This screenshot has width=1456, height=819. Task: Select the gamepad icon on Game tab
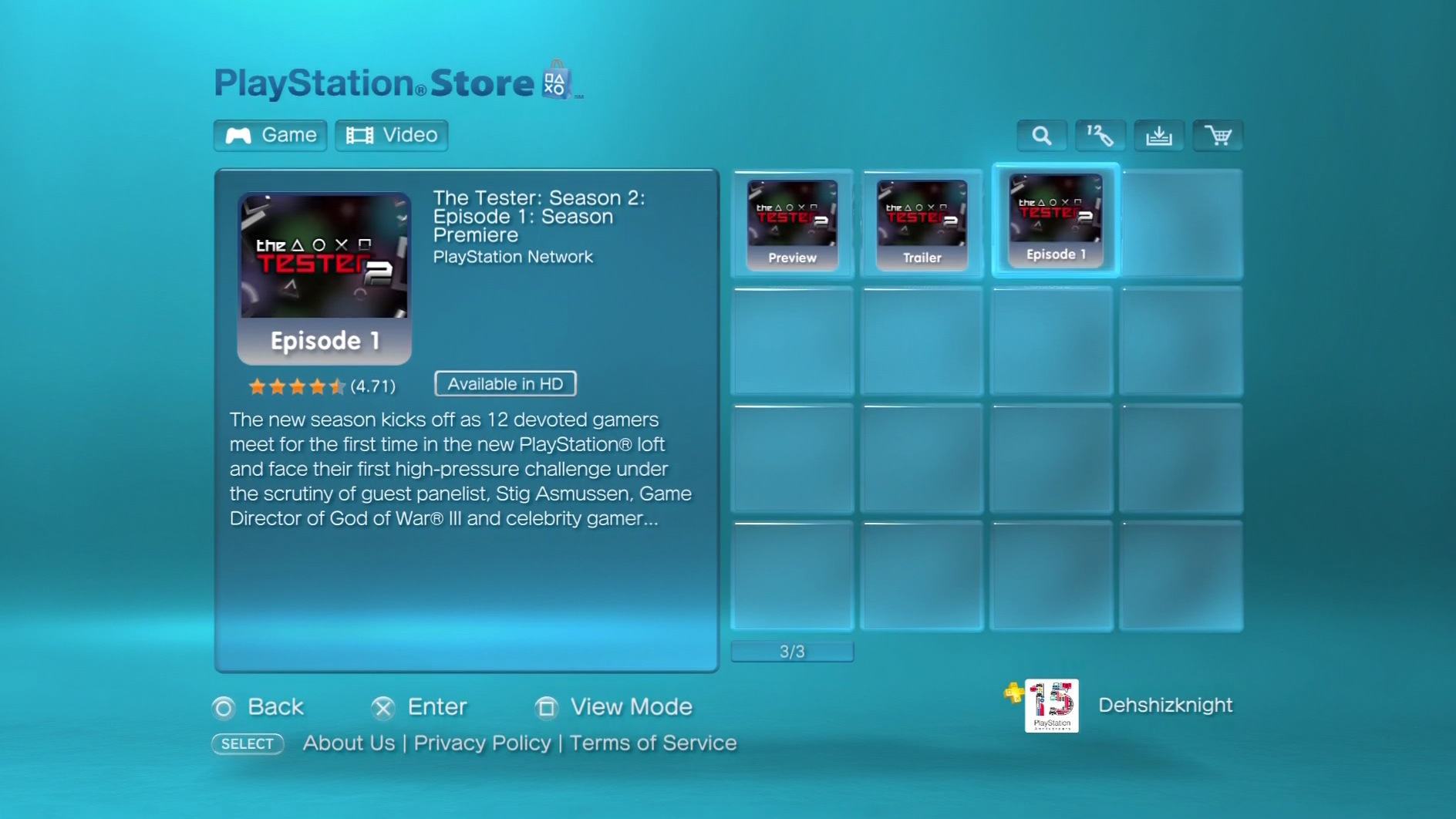[238, 135]
